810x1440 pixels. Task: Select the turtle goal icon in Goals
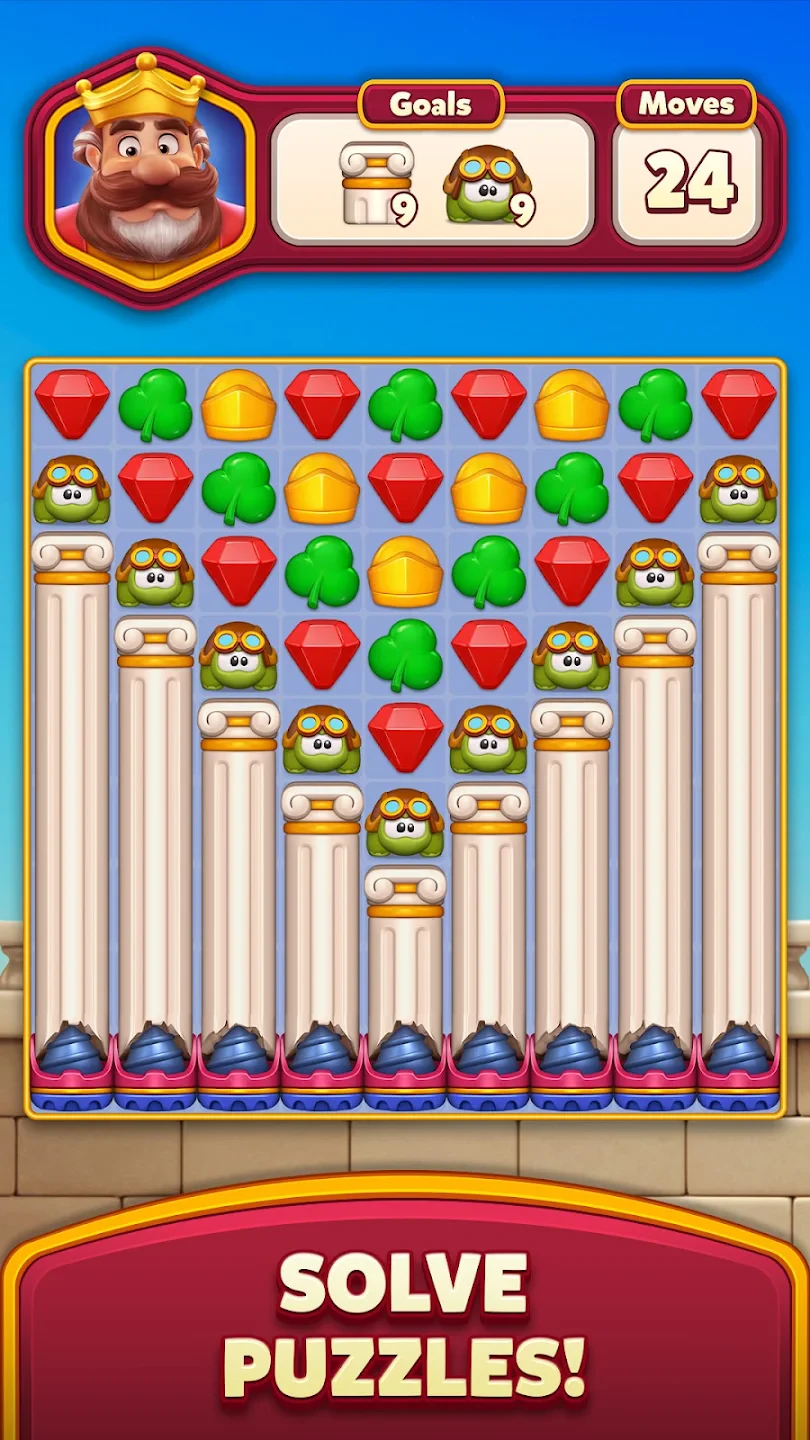point(487,184)
